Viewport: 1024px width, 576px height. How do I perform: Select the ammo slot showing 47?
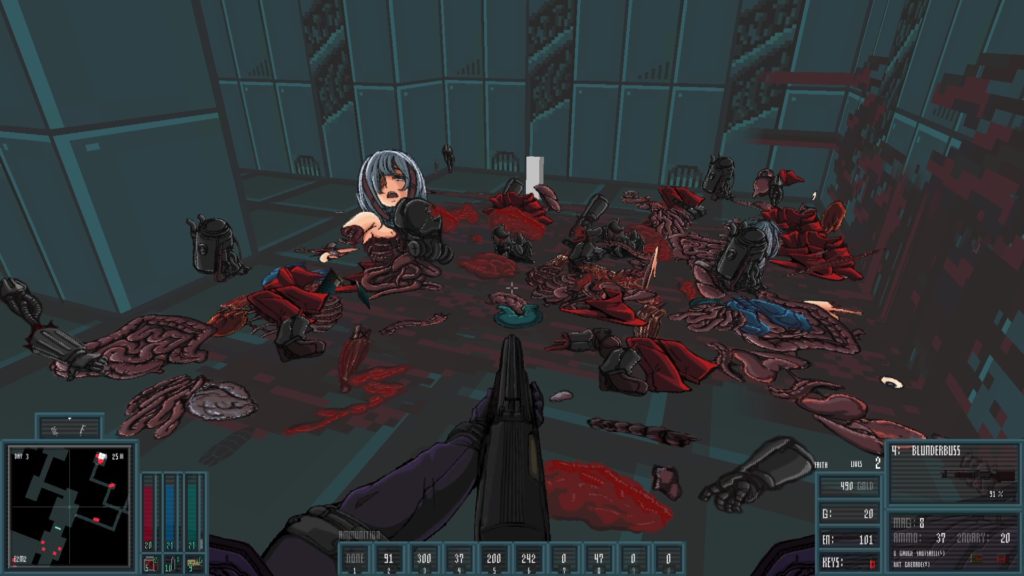[600, 559]
